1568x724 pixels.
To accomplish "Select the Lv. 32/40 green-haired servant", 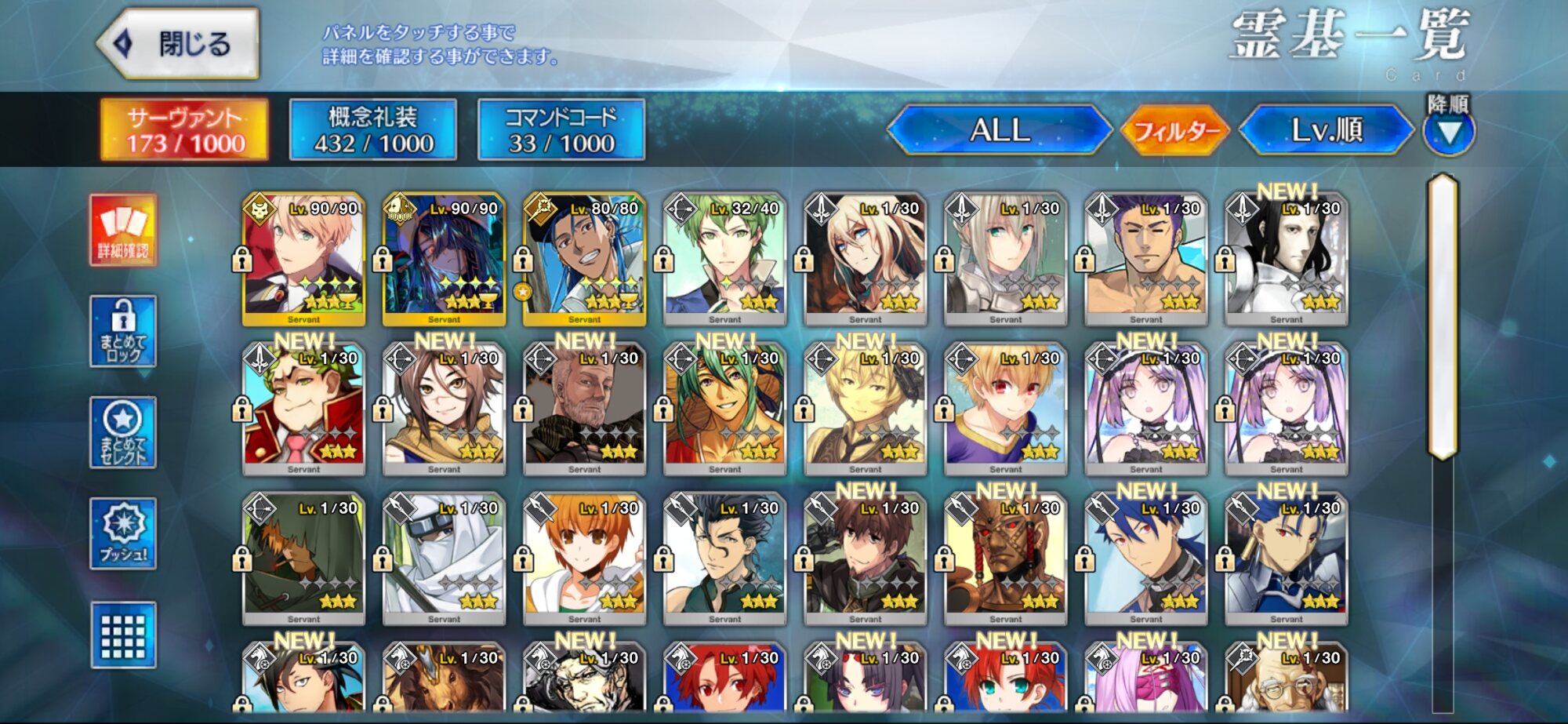I will [x=724, y=259].
